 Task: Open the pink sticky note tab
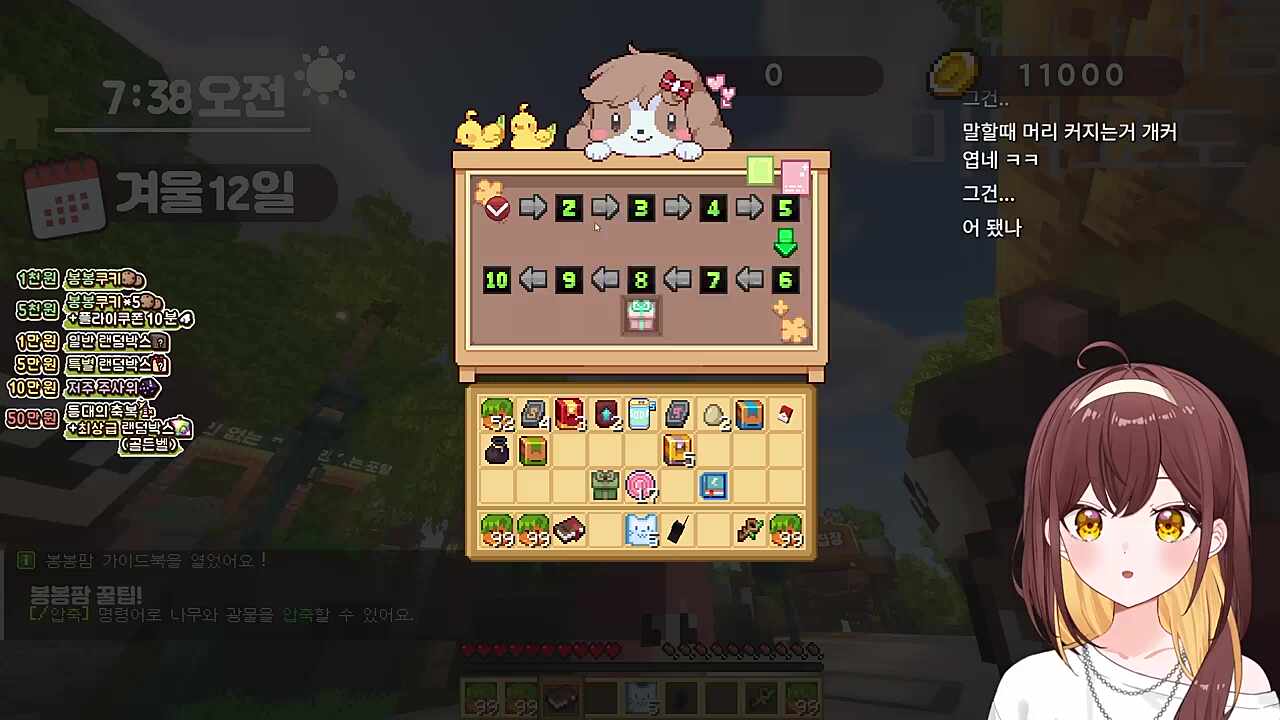(x=796, y=175)
